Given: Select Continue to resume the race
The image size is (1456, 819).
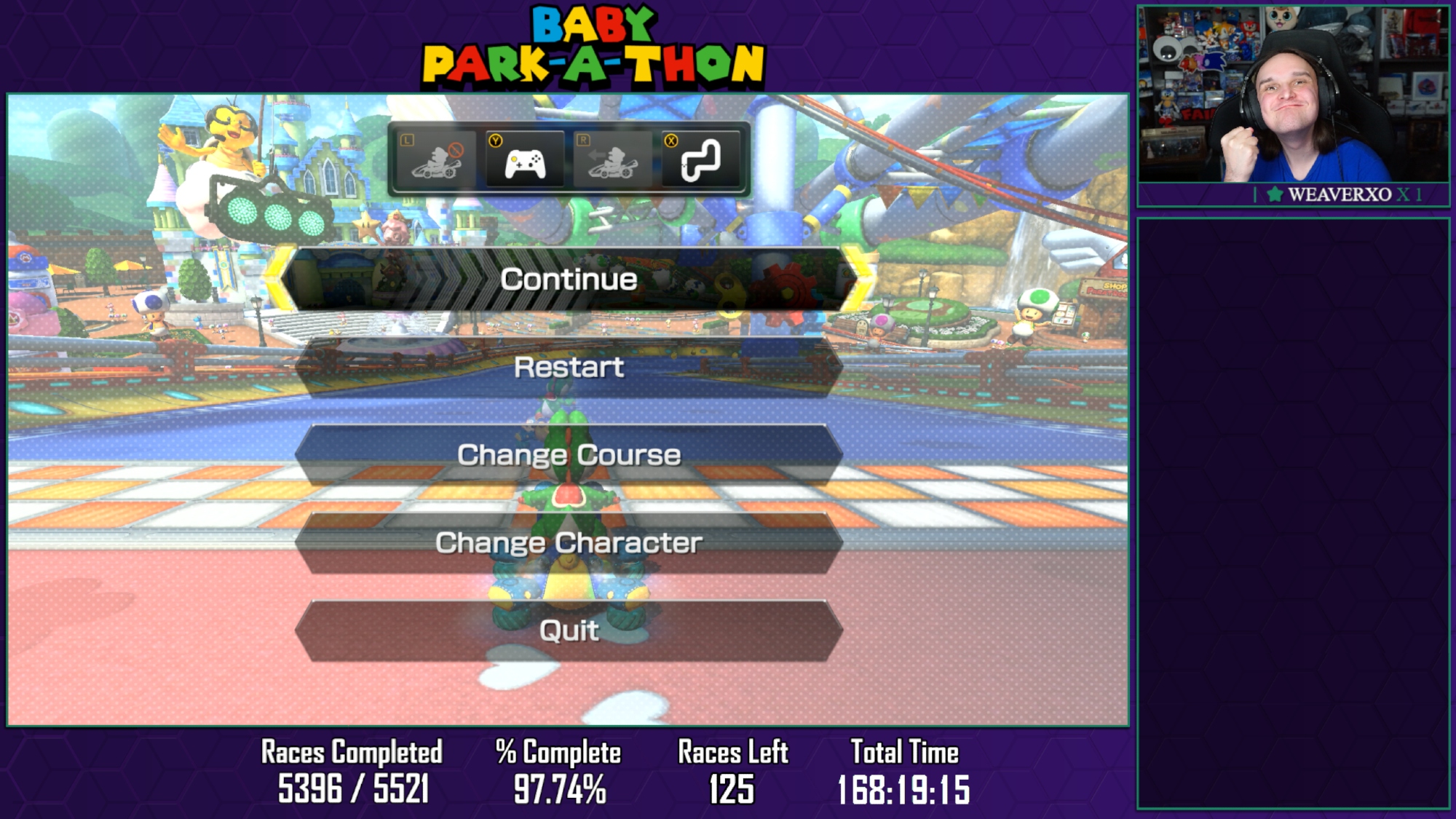Looking at the screenshot, I should (569, 280).
